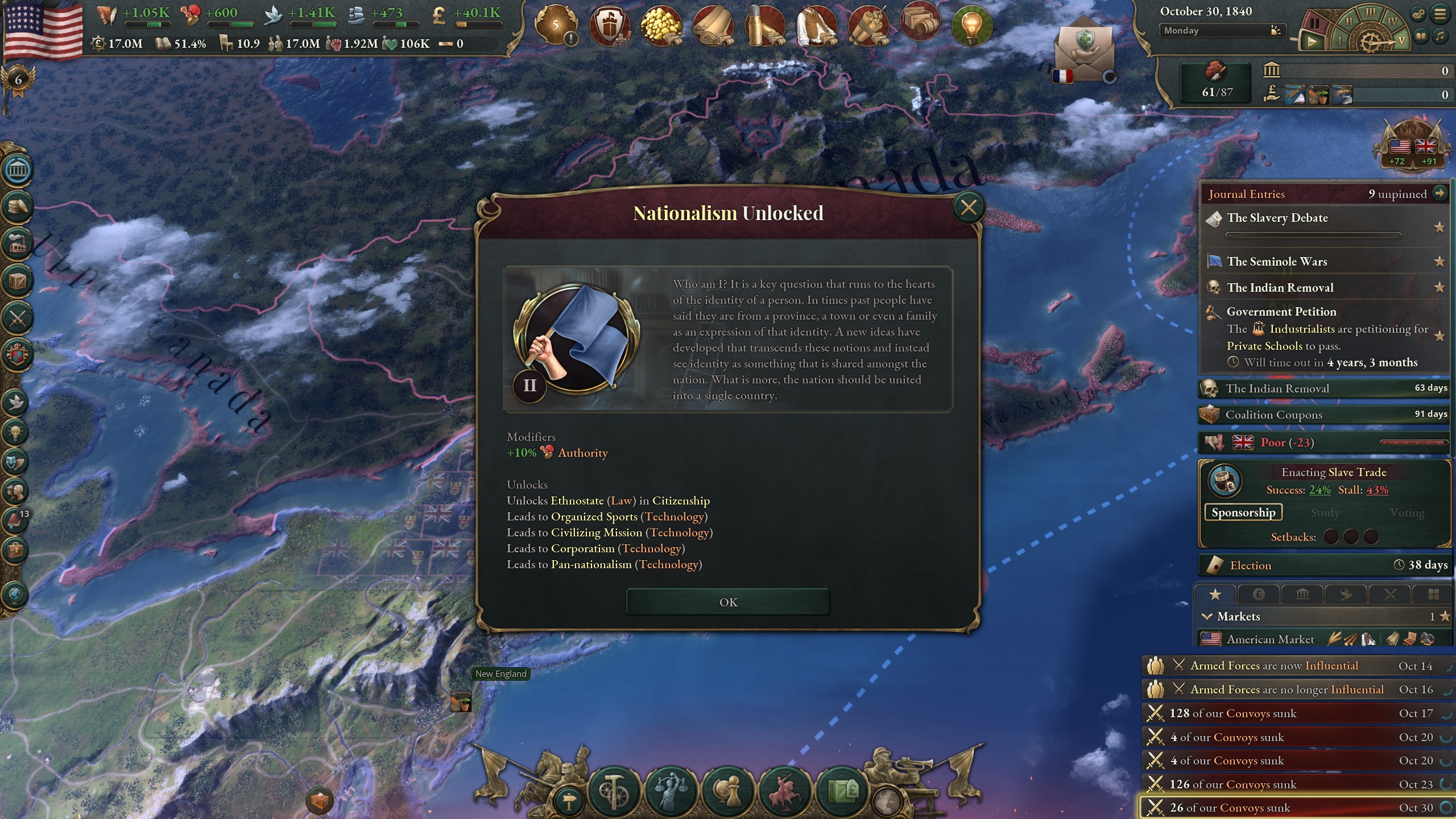Collapse the Markets section chevron

[x=1209, y=616]
